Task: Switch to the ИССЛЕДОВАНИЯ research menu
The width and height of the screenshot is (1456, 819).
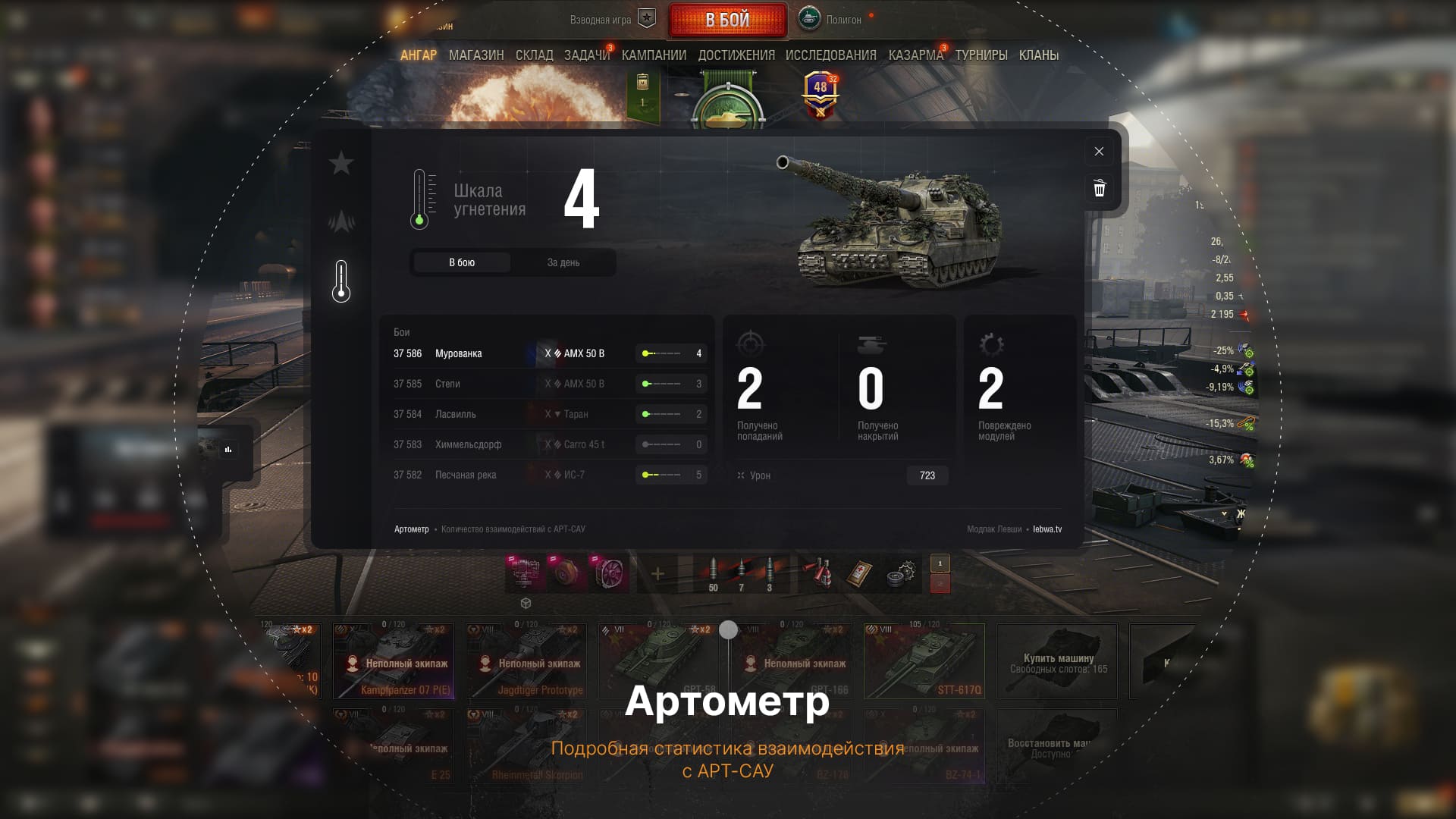Action: tap(830, 55)
